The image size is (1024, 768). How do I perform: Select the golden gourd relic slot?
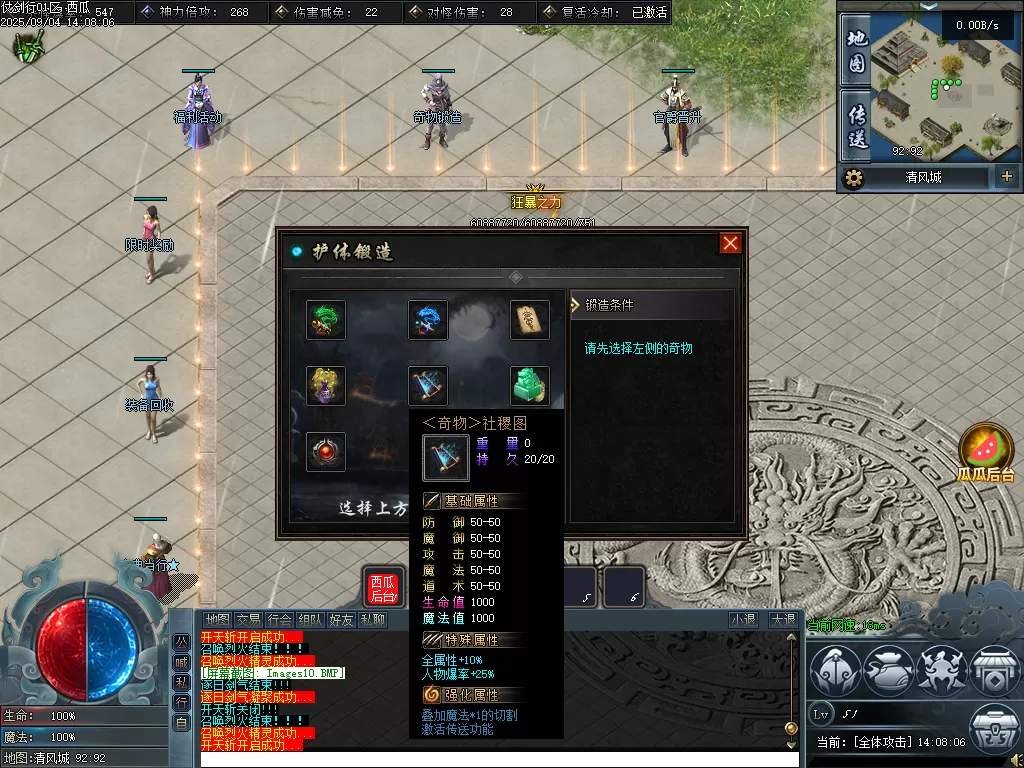(x=326, y=386)
